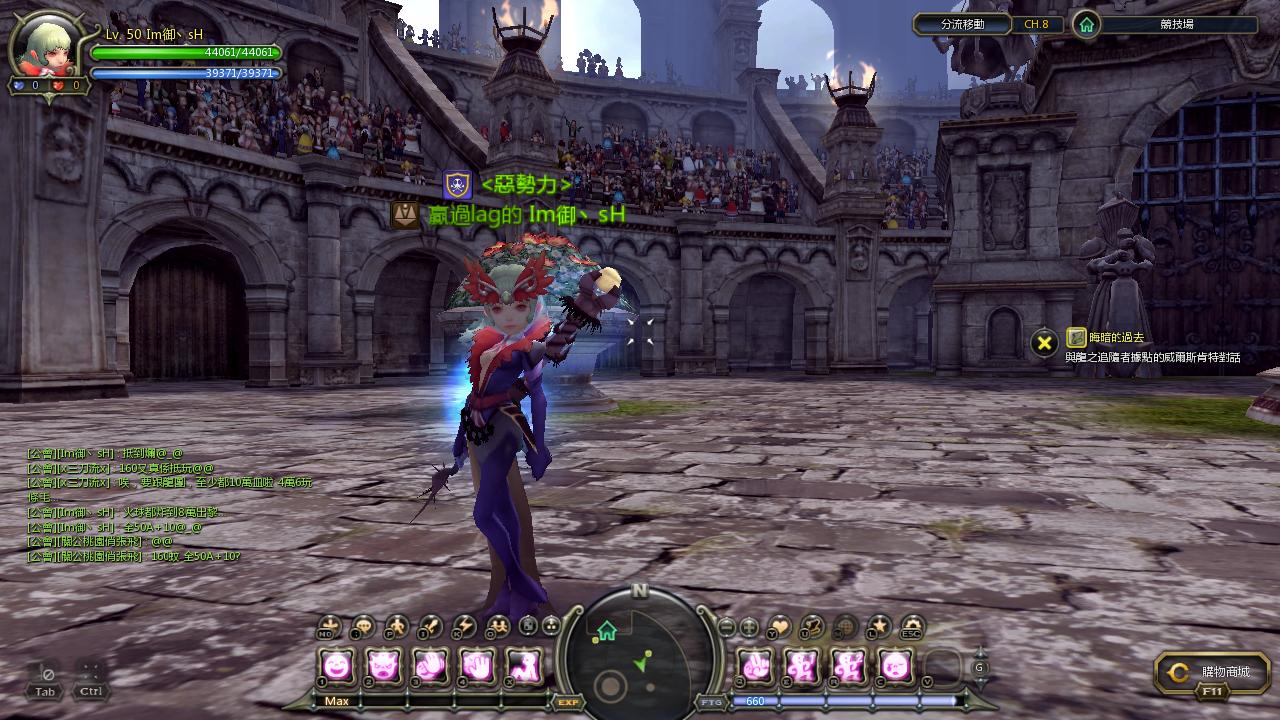Use the victory hand gesture in slot Q
The height and width of the screenshot is (720, 1280).
(754, 665)
